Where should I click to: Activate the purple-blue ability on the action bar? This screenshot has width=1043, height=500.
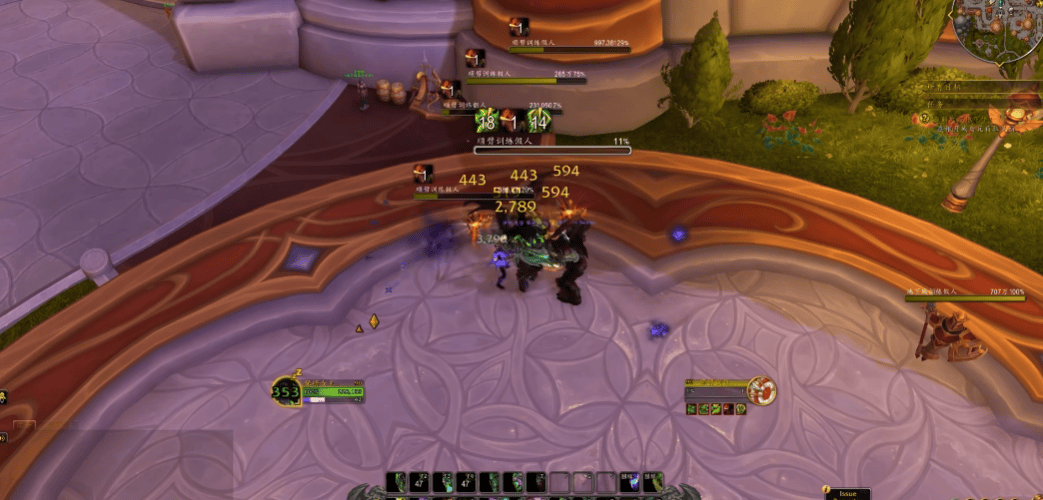click(629, 482)
